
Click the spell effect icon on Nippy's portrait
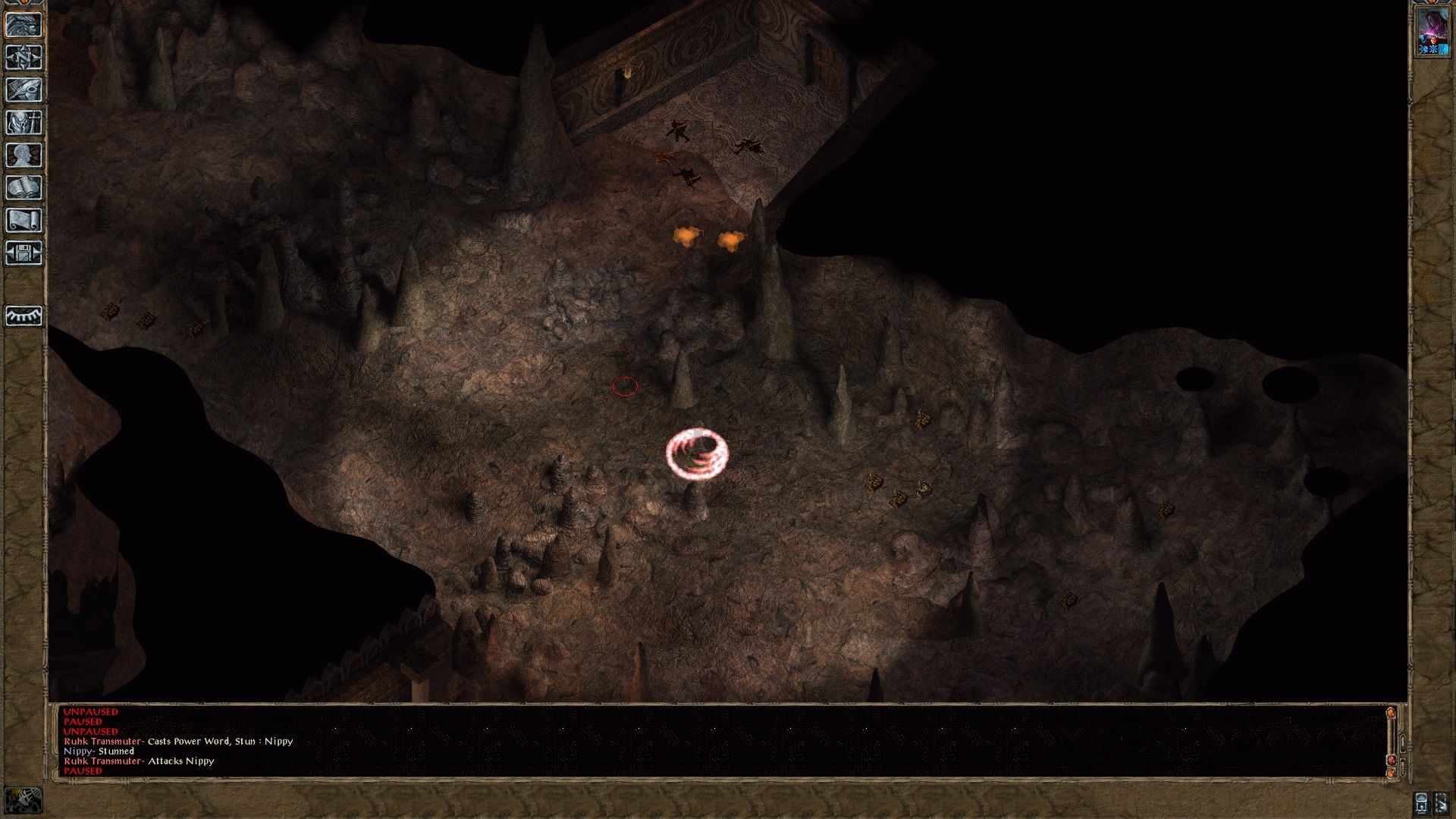click(1423, 49)
